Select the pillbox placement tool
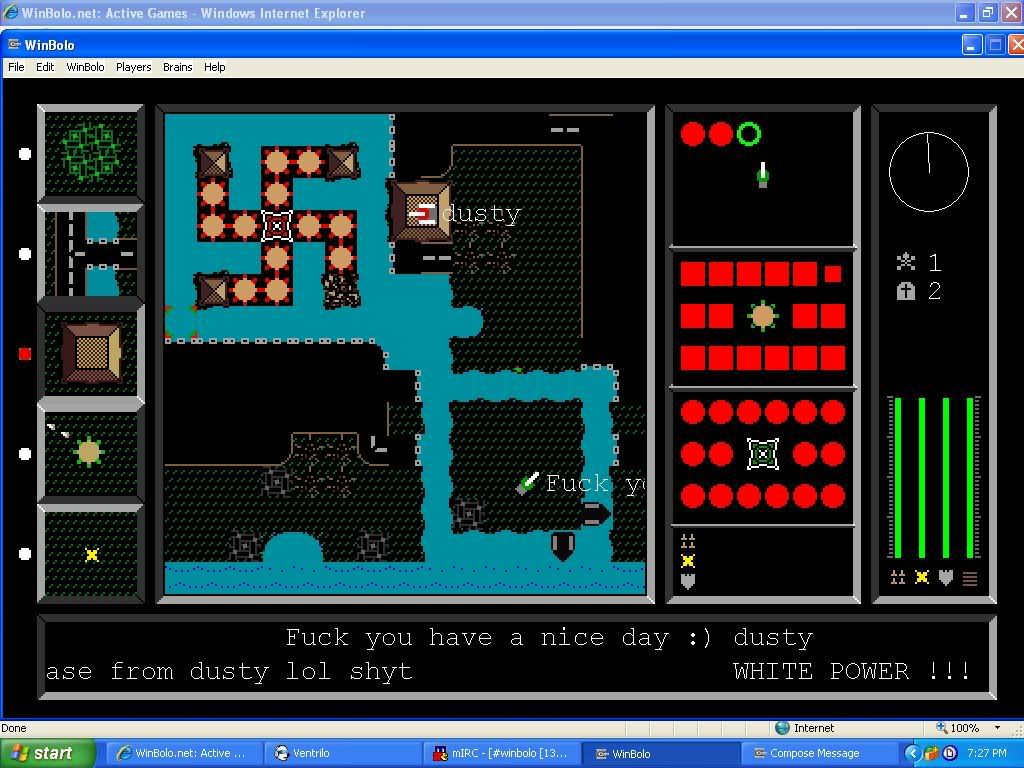 (x=91, y=453)
